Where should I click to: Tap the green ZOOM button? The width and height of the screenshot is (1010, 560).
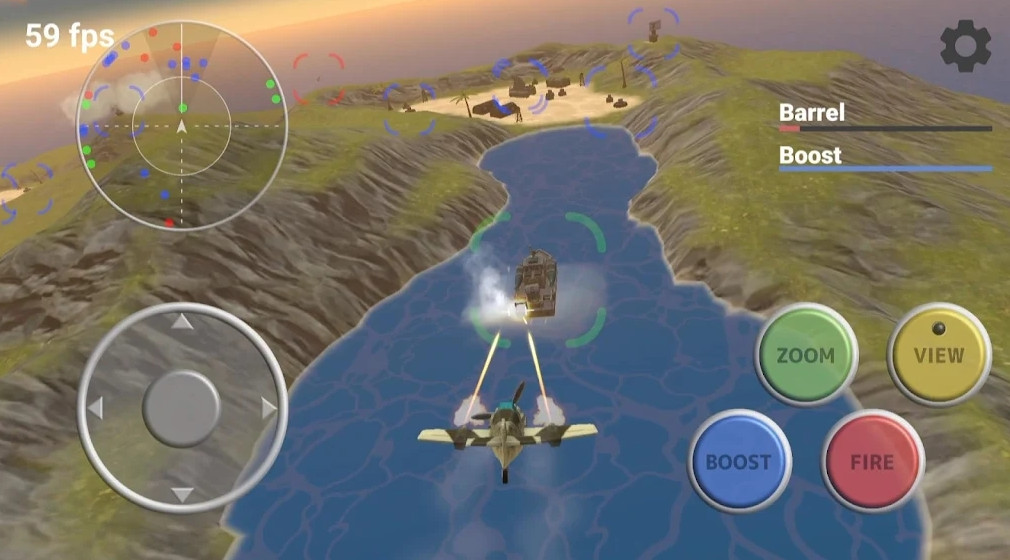tap(805, 355)
